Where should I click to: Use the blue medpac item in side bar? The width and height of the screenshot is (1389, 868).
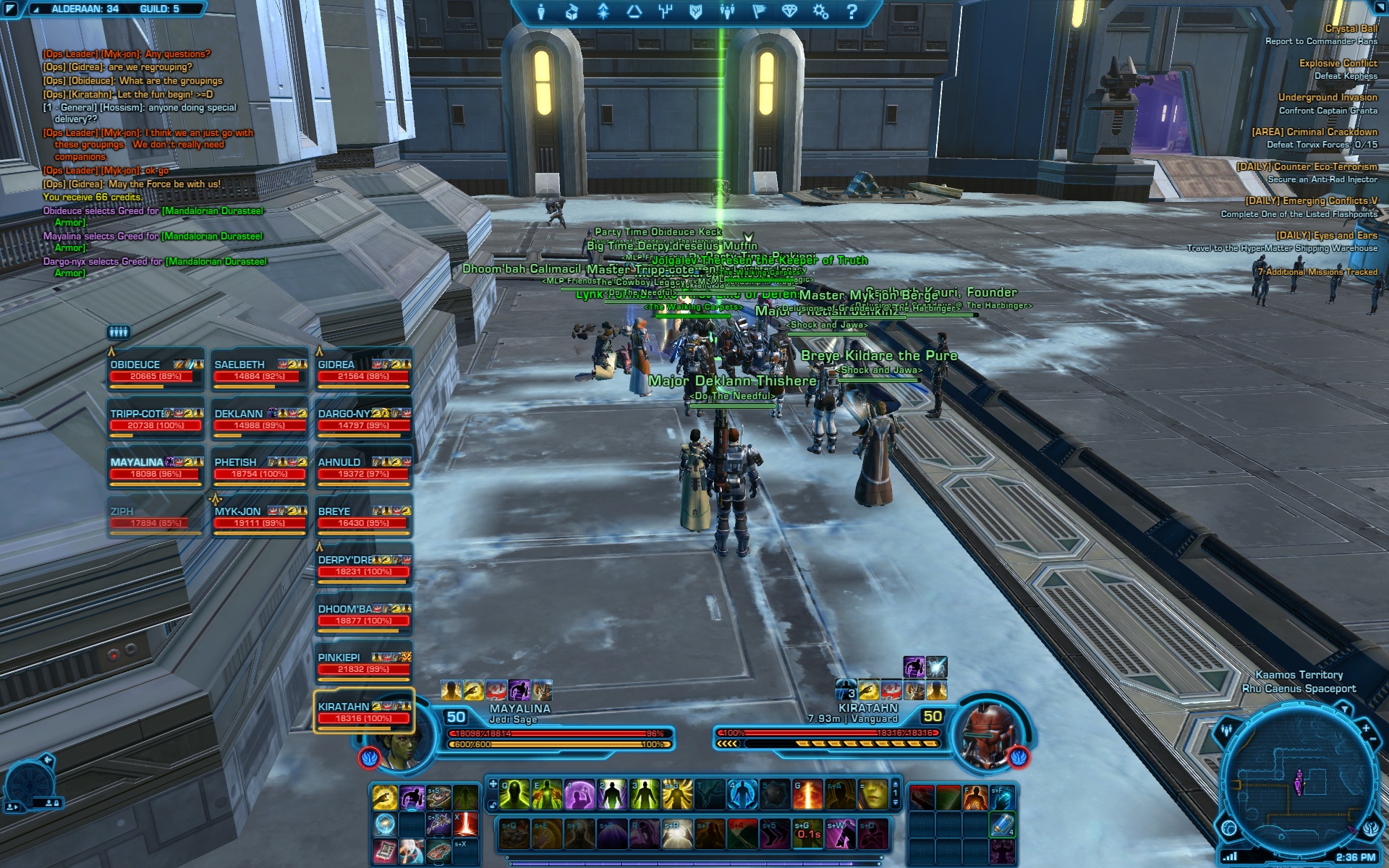coord(1002,825)
